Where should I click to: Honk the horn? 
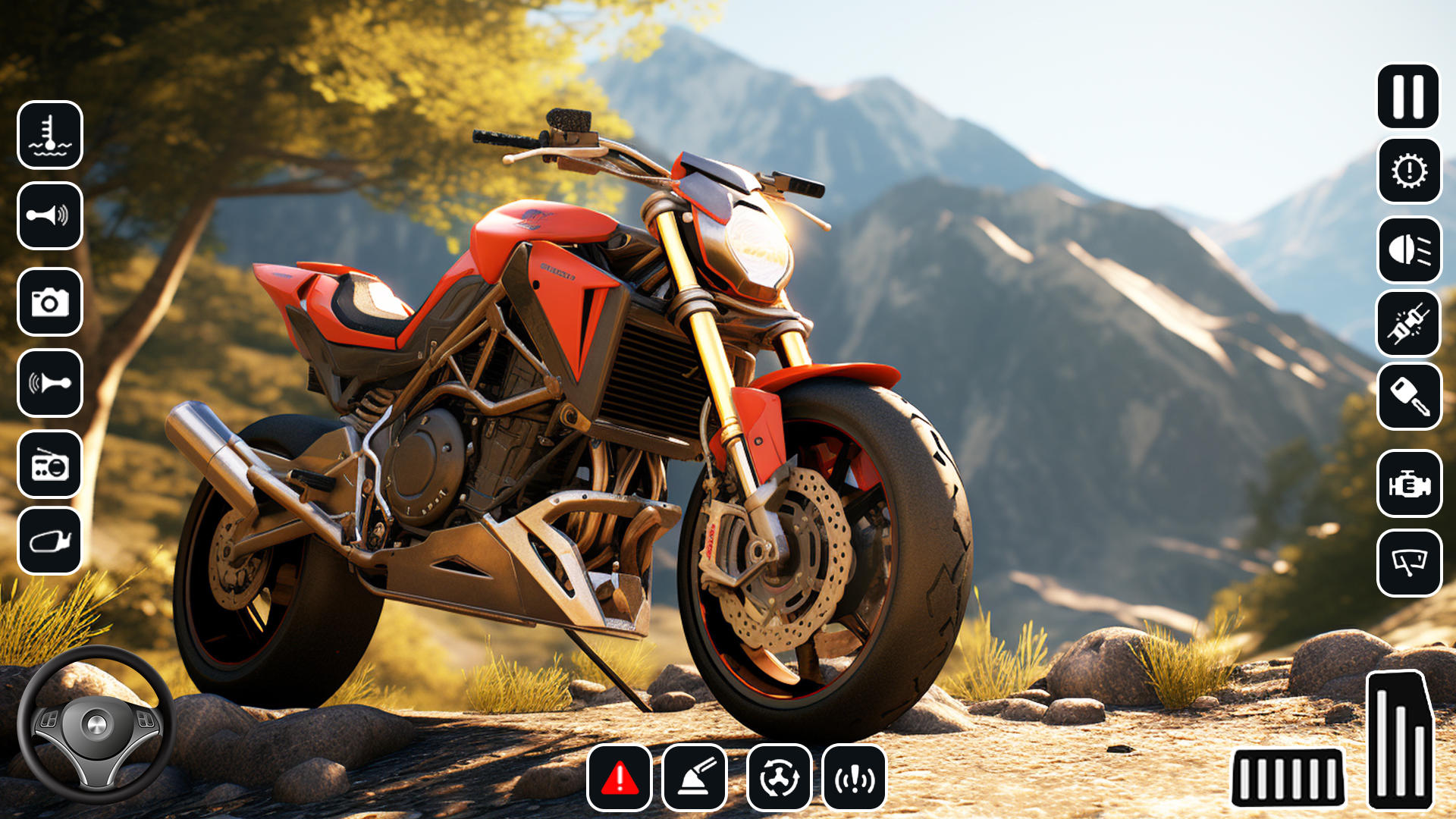click(x=50, y=218)
